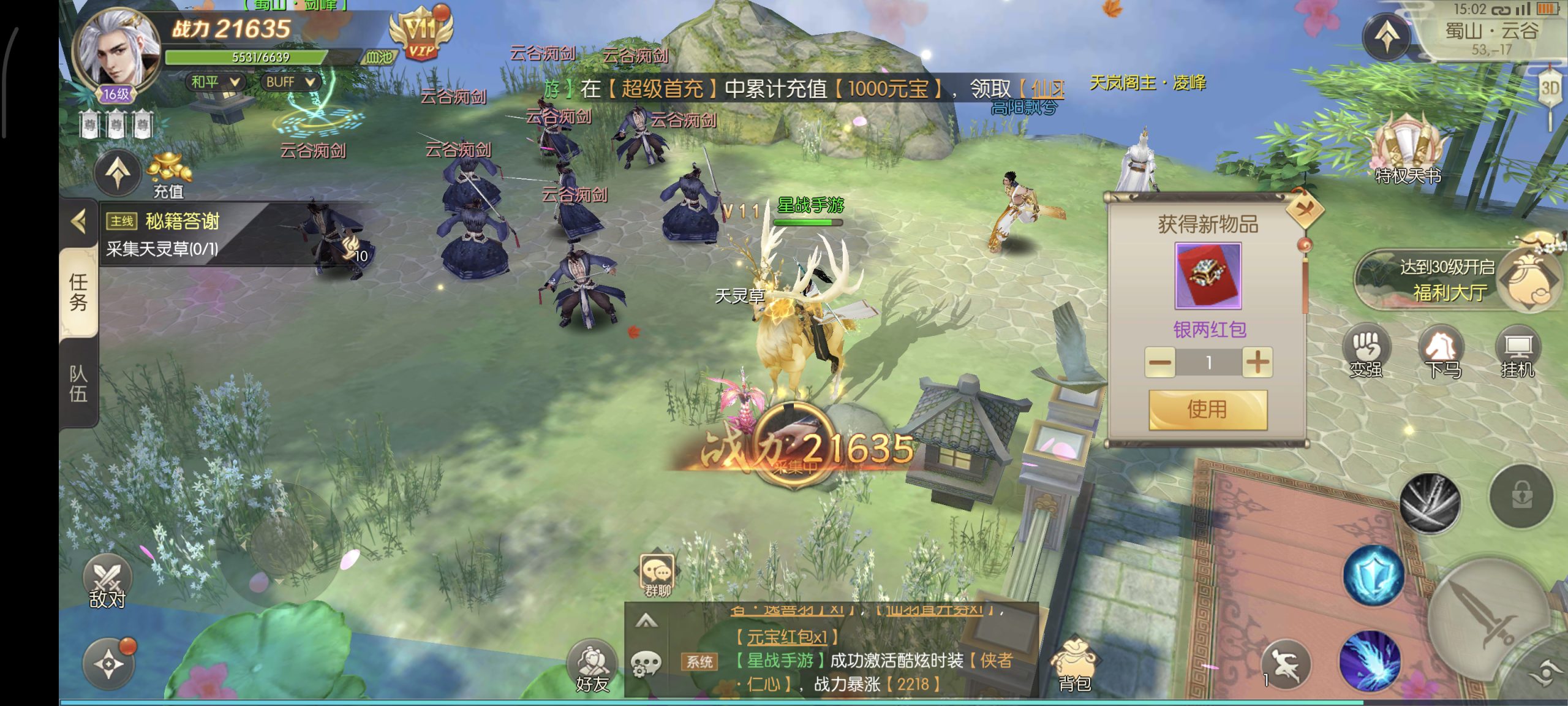Use the 银两红包 item
Image resolution: width=1568 pixels, height=706 pixels.
click(x=1207, y=409)
